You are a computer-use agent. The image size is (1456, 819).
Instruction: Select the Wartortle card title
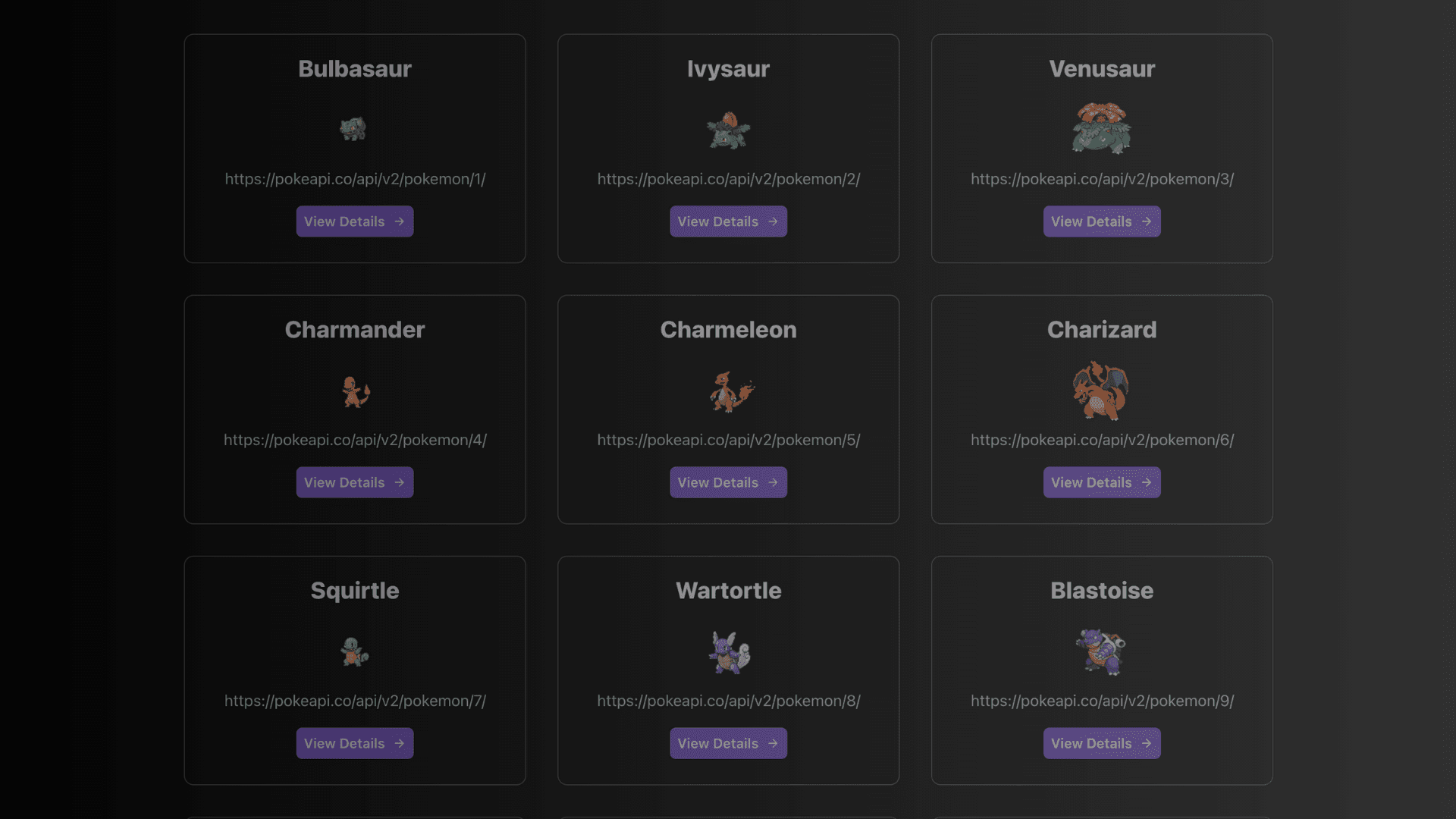pos(728,591)
